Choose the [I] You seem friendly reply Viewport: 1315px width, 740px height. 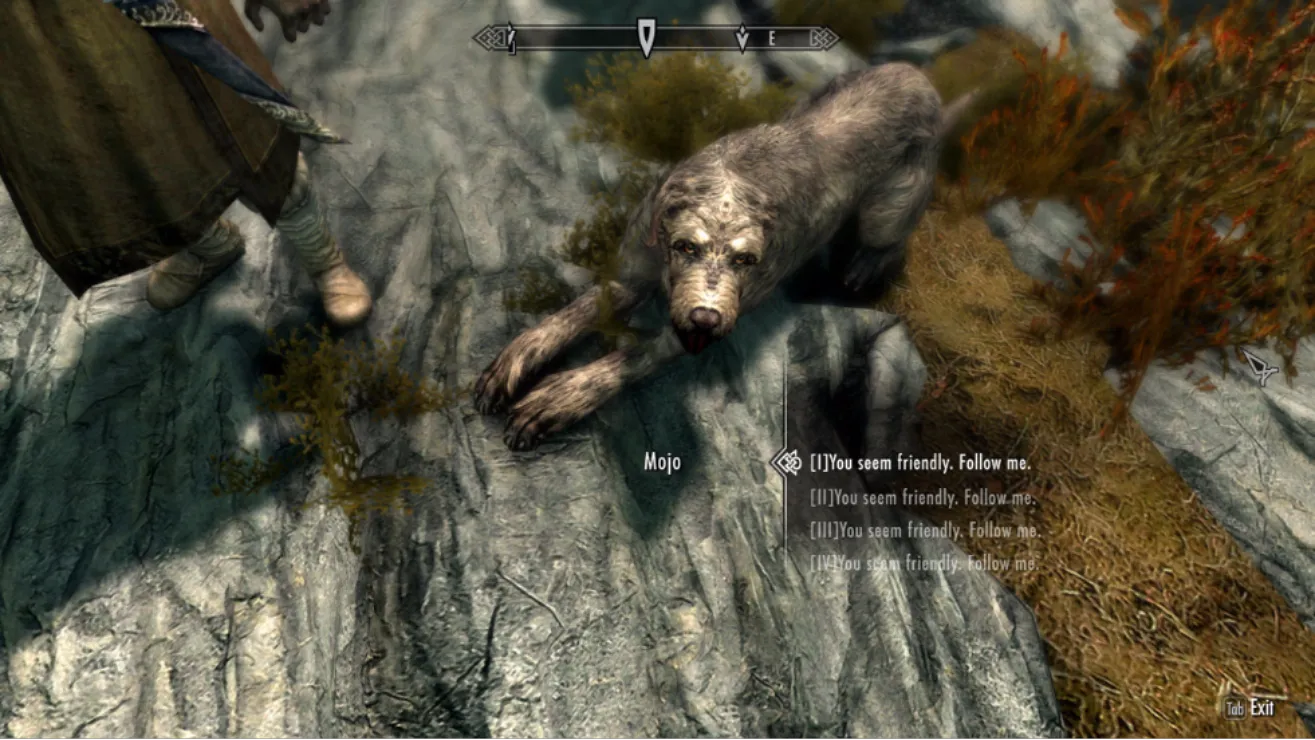tap(919, 463)
